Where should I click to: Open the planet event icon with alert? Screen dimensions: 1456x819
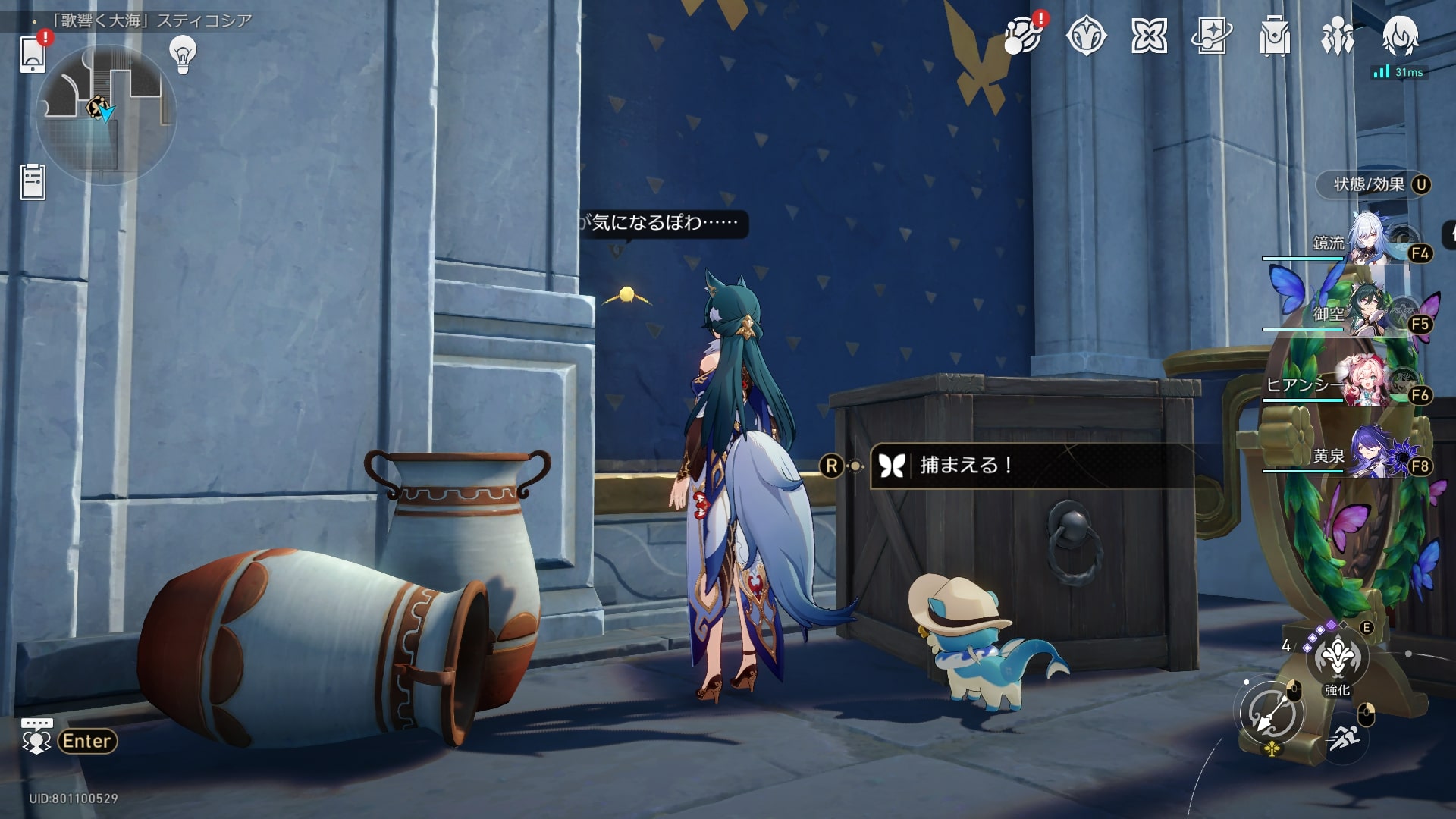click(1021, 36)
